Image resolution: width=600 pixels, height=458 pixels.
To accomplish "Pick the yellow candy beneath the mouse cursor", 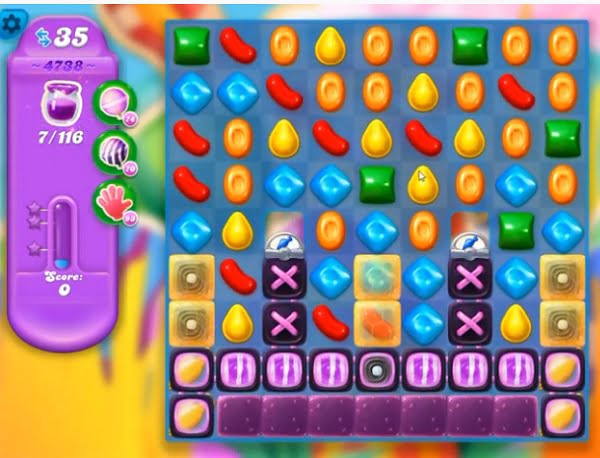I will [x=424, y=186].
